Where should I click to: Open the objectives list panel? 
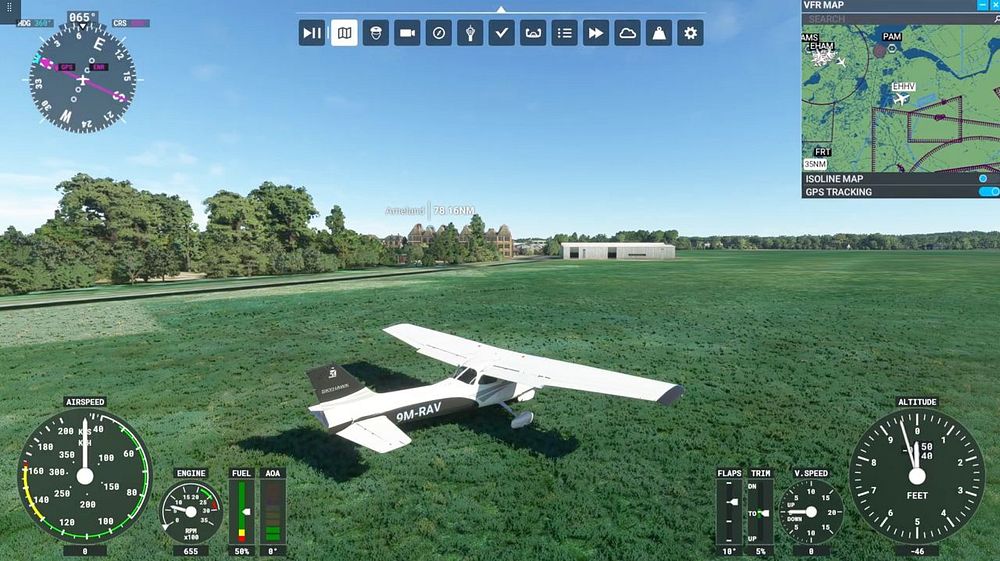(x=565, y=33)
